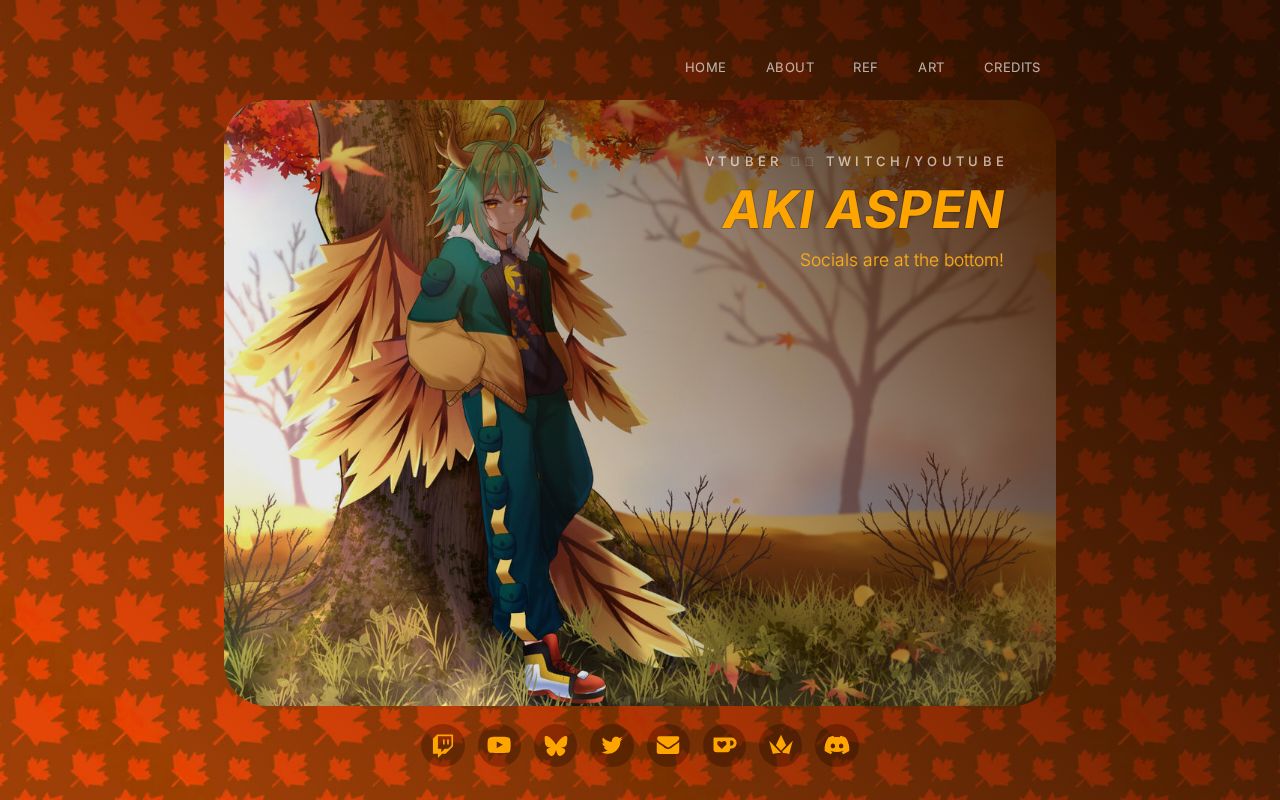Image resolution: width=1280 pixels, height=800 pixels.
Task: Select HOME in the navigation bar
Action: (705, 67)
